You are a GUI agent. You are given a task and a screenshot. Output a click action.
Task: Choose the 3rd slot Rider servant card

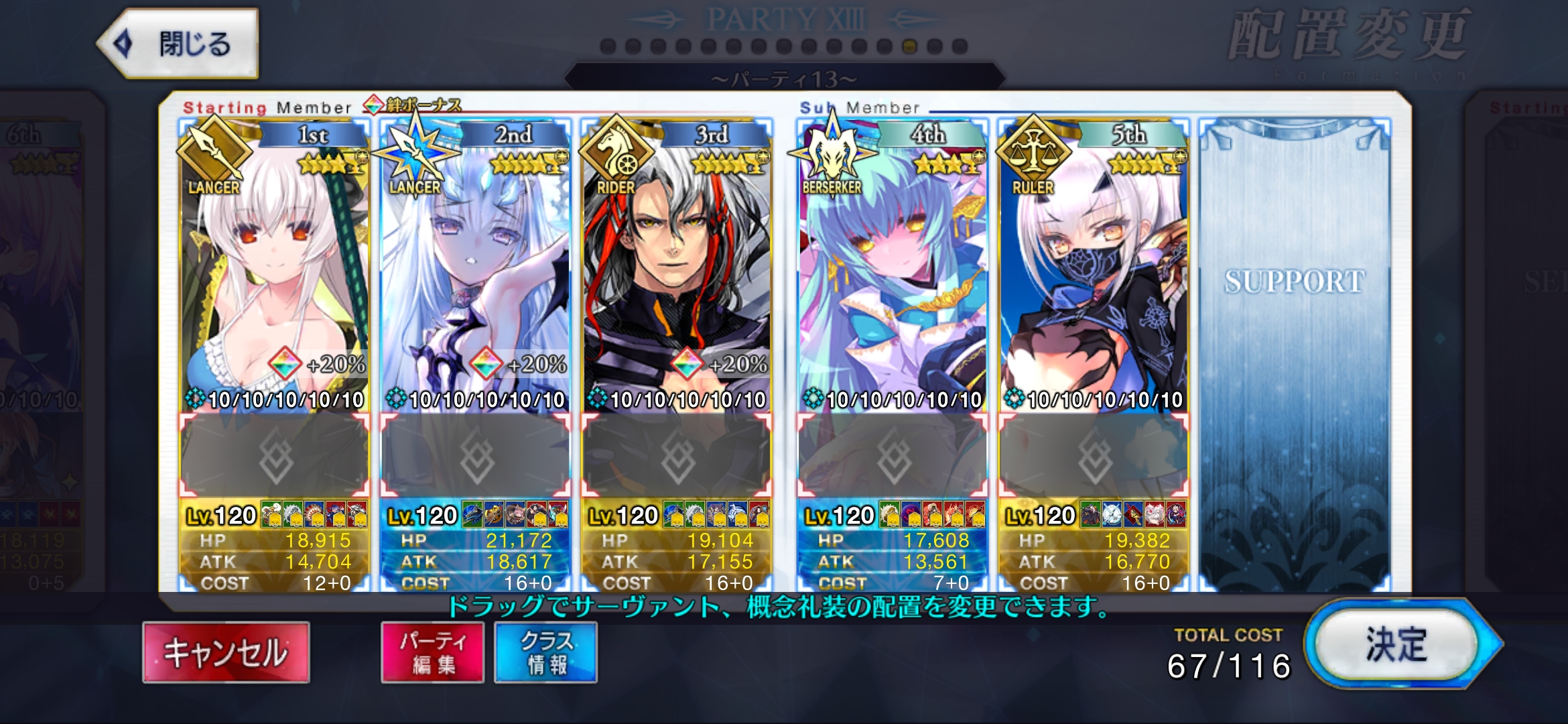[x=676, y=268]
